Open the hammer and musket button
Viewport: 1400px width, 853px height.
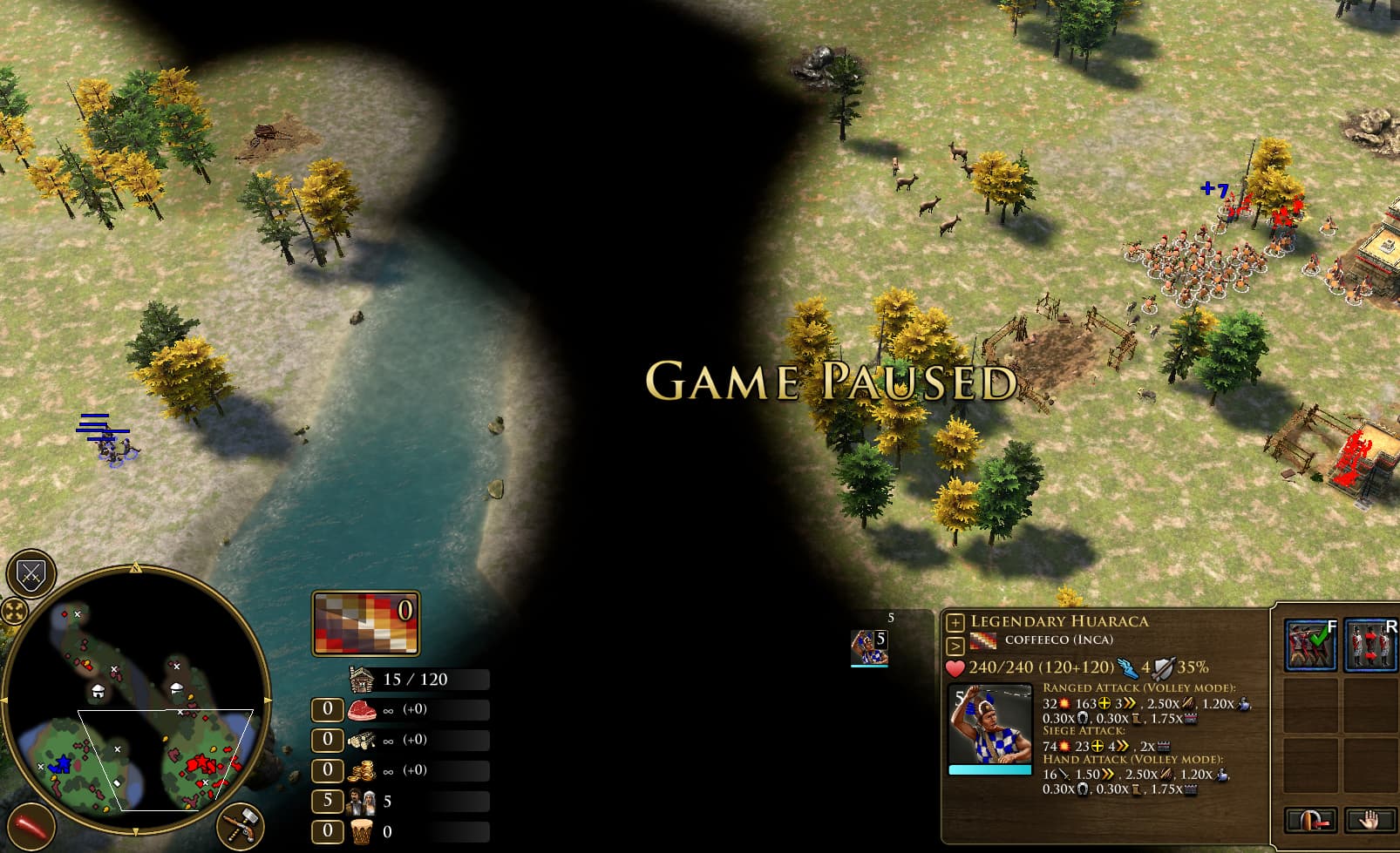coord(240,825)
